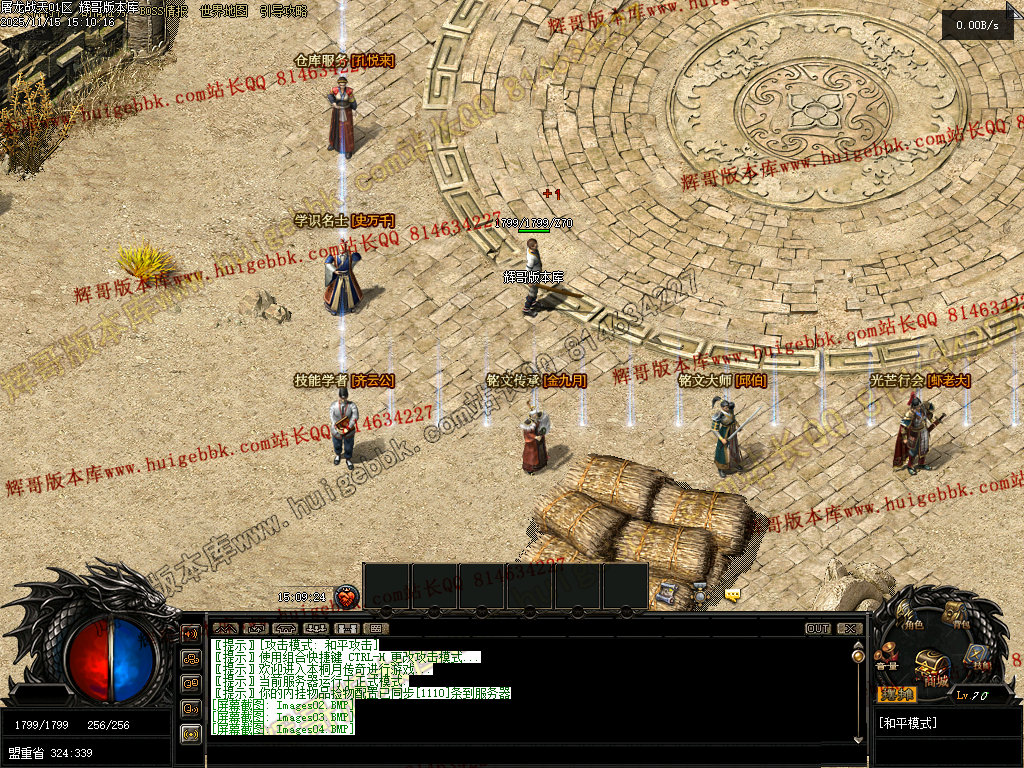Open the 世界地图 world map
This screenshot has height=768, width=1024.
point(224,10)
